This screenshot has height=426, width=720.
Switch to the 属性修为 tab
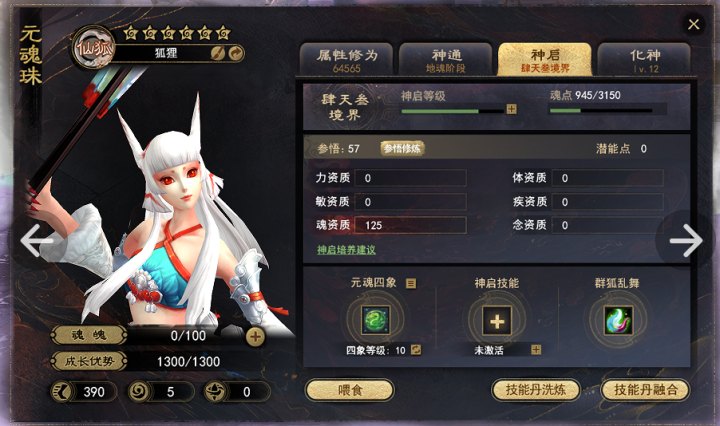tap(345, 60)
